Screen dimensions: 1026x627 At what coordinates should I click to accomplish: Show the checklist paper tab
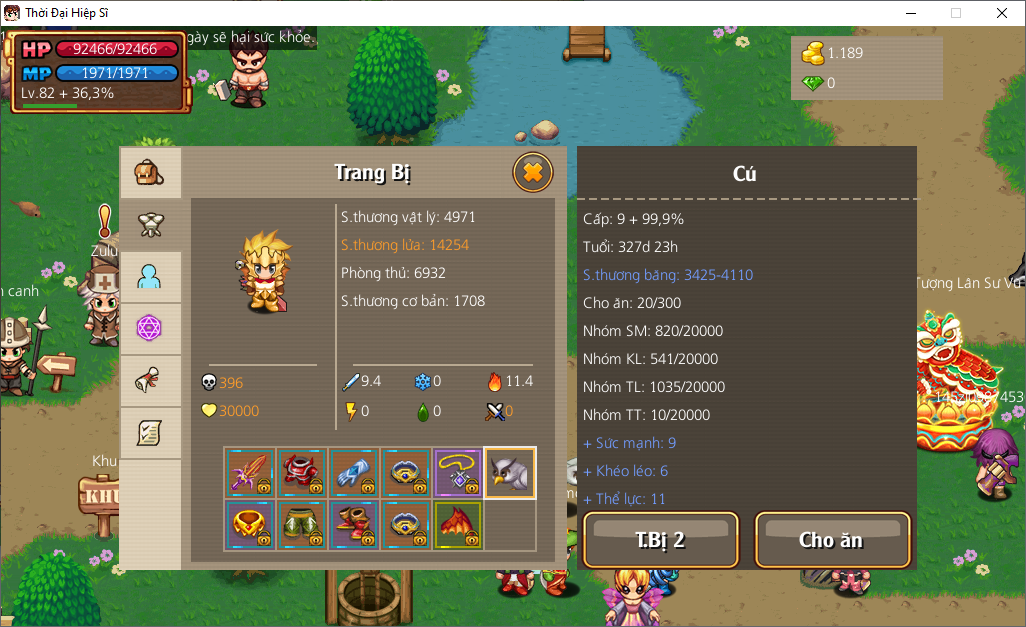[x=150, y=433]
